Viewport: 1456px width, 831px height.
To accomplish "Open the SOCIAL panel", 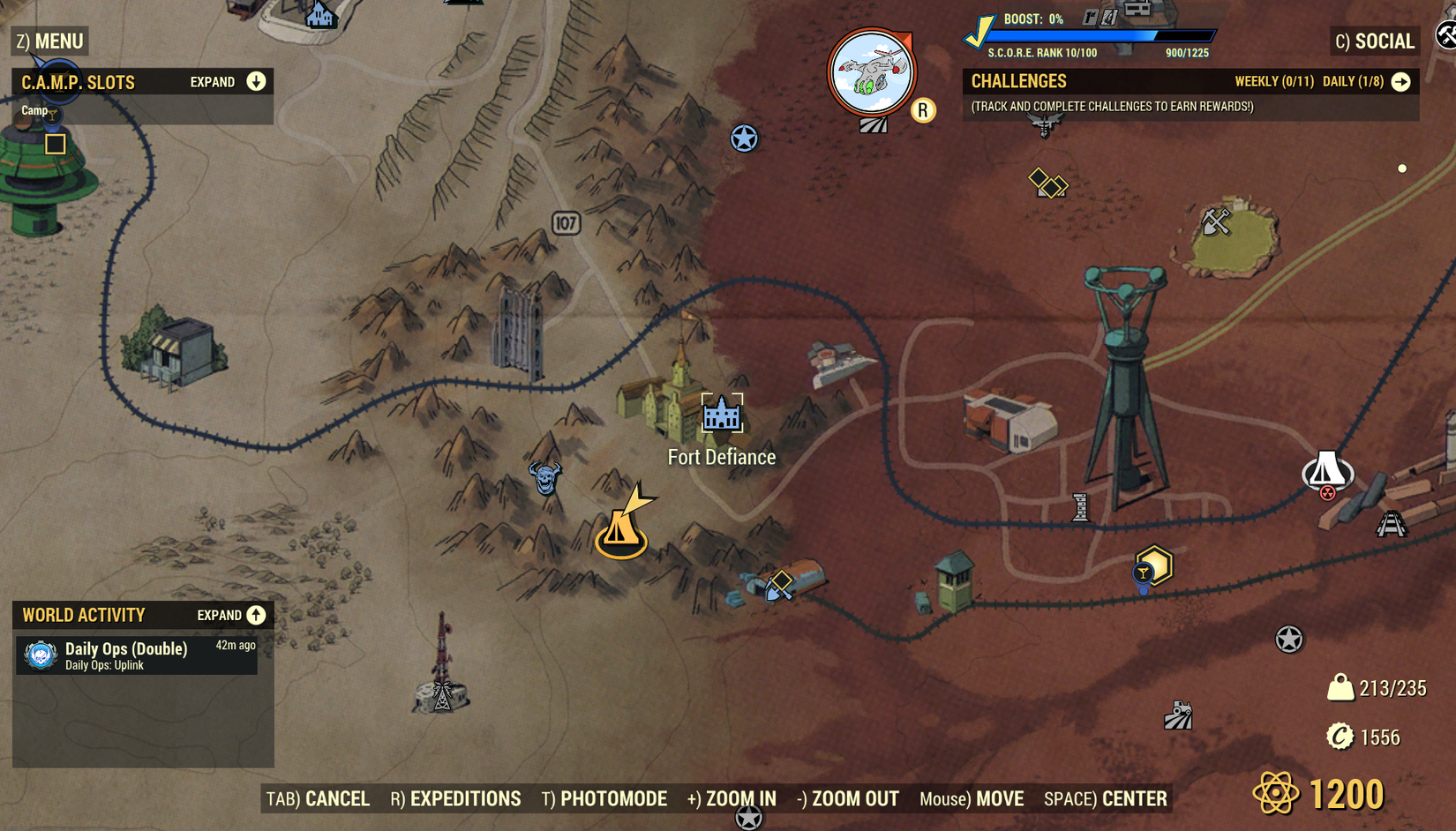I will click(x=1374, y=41).
